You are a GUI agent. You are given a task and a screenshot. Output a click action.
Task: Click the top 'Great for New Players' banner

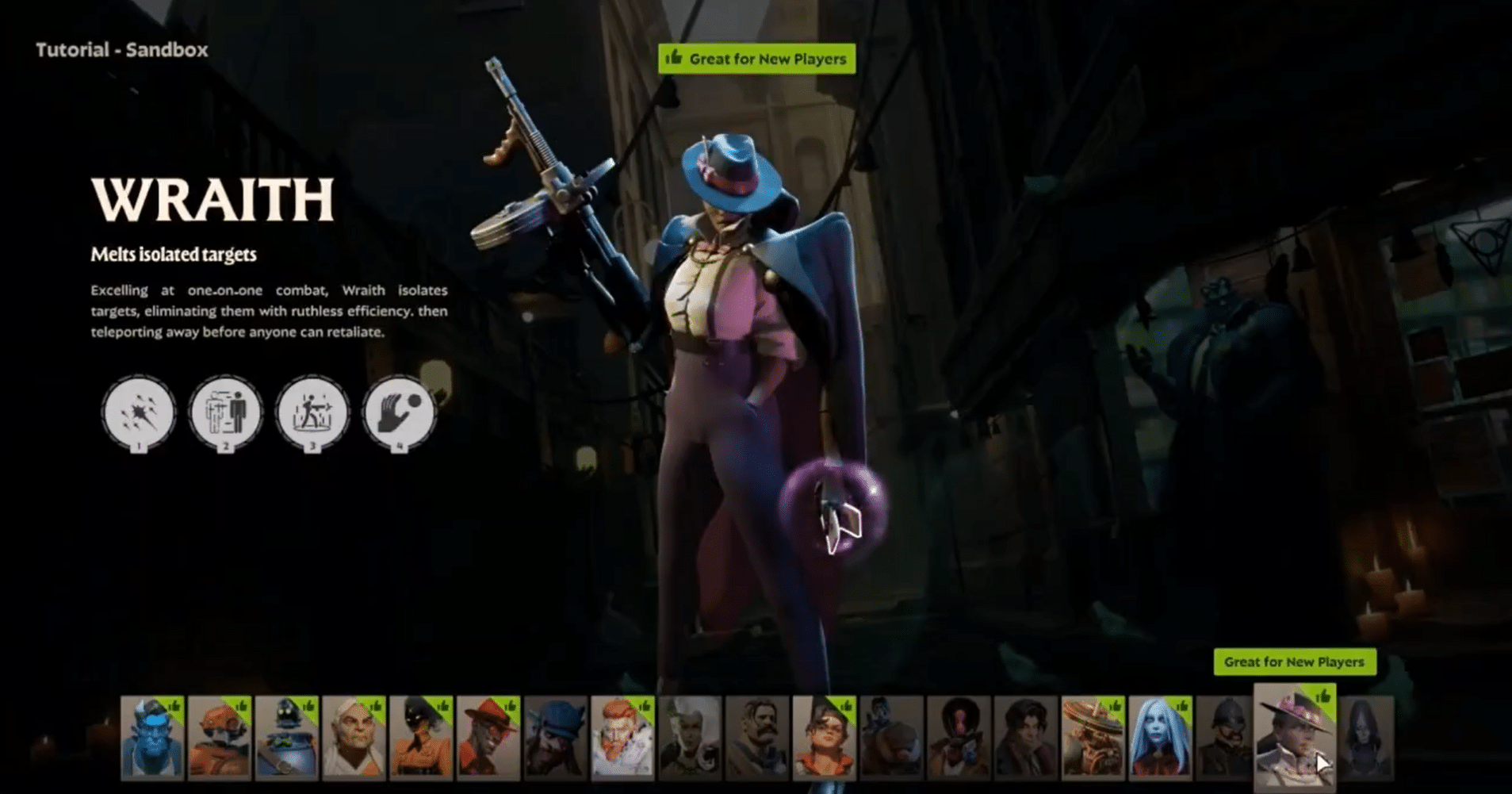click(x=758, y=58)
